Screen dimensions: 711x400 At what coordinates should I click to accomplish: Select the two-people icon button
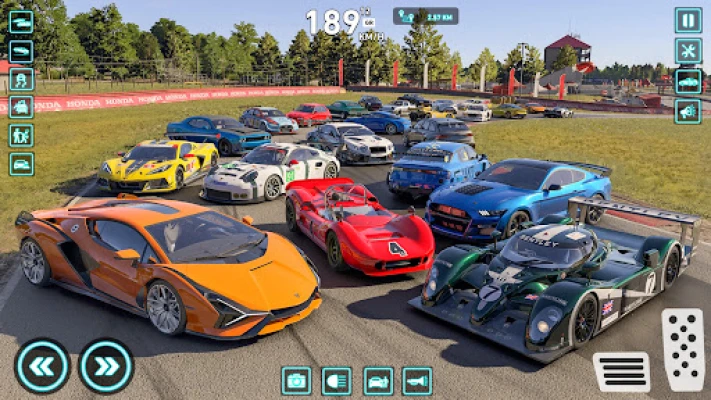21,135
